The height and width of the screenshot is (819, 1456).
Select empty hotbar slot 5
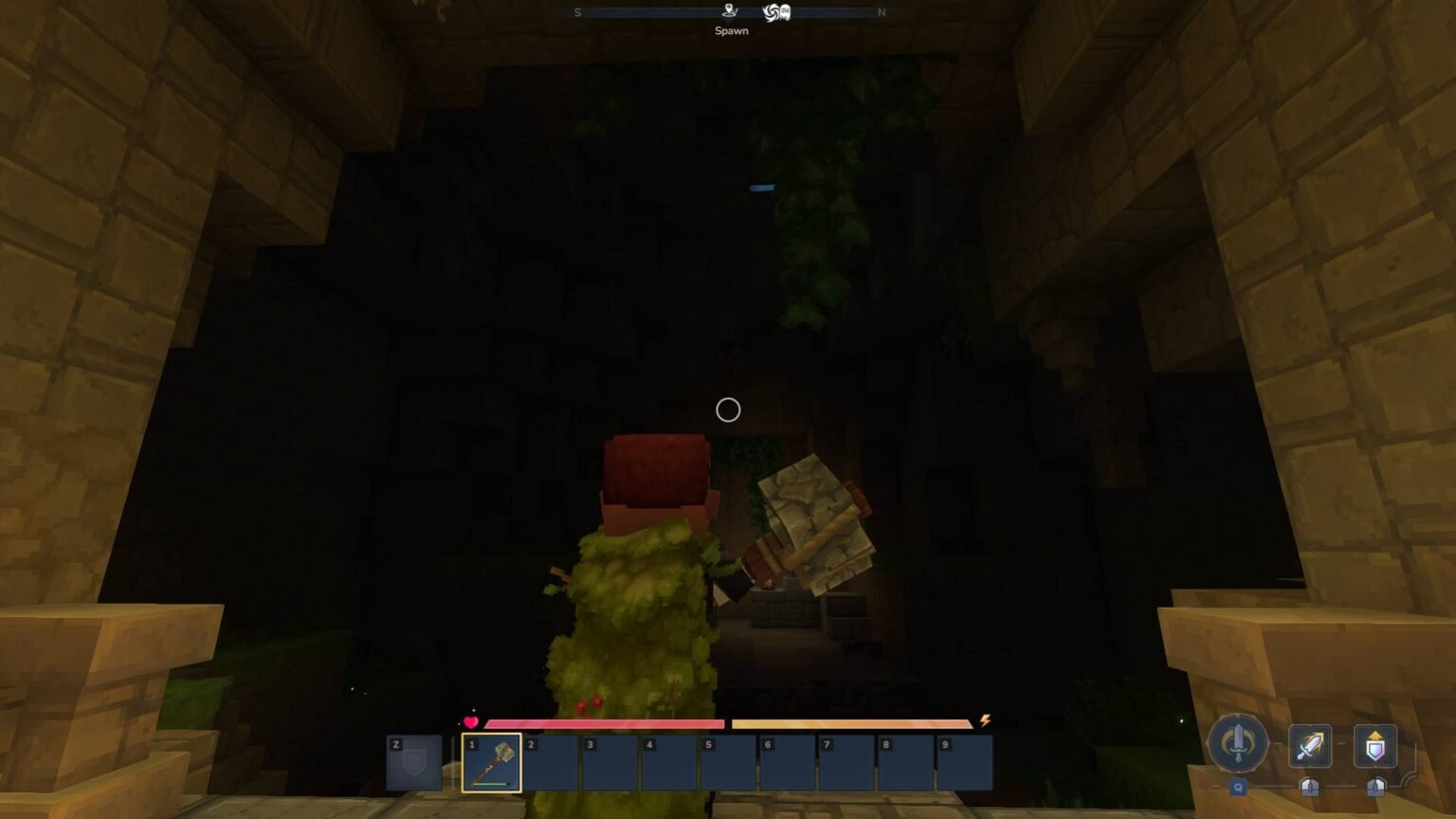(730, 761)
